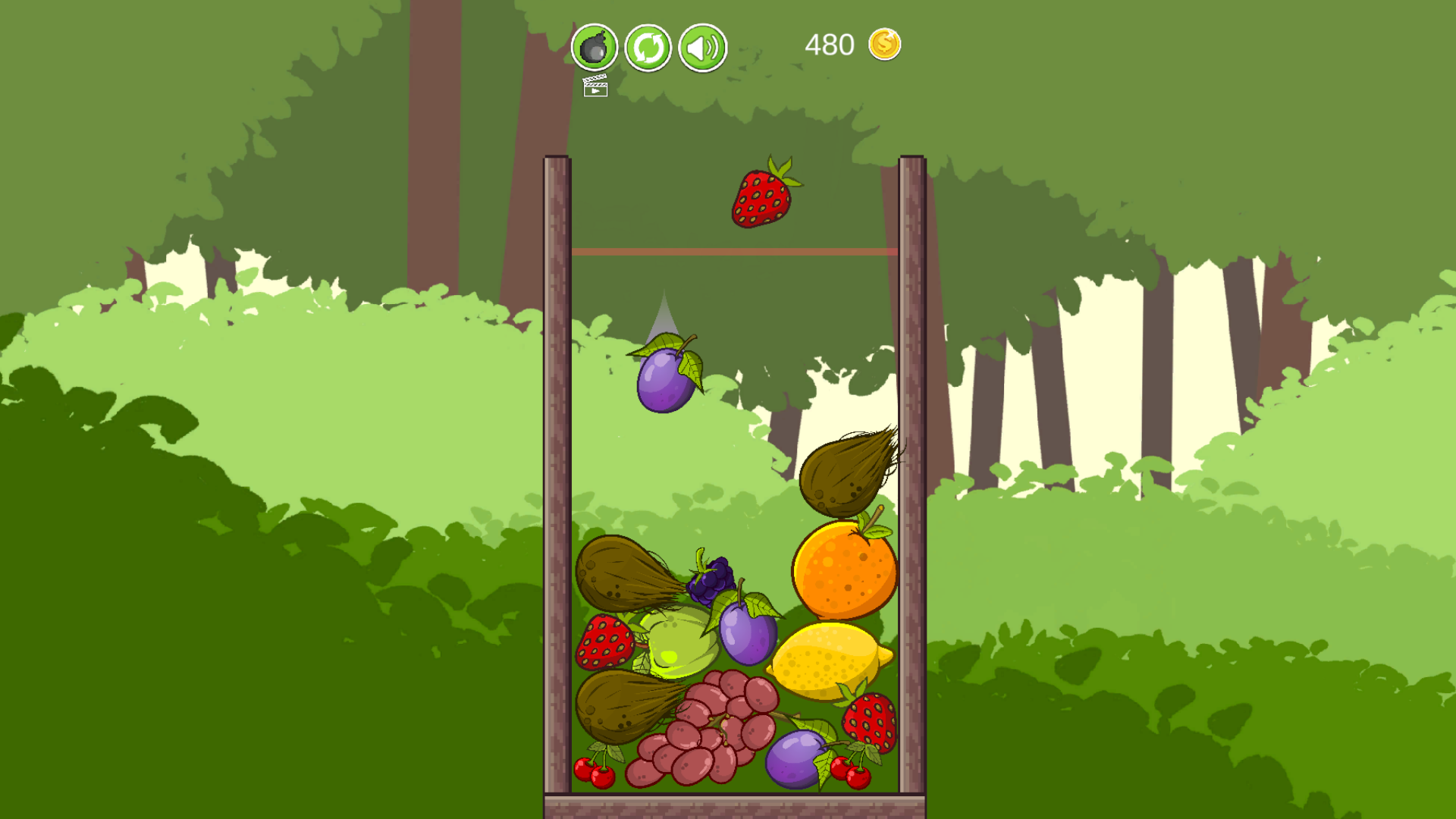Click the gold dollar coin icon
Viewport: 1456px width, 819px height.
tap(883, 44)
